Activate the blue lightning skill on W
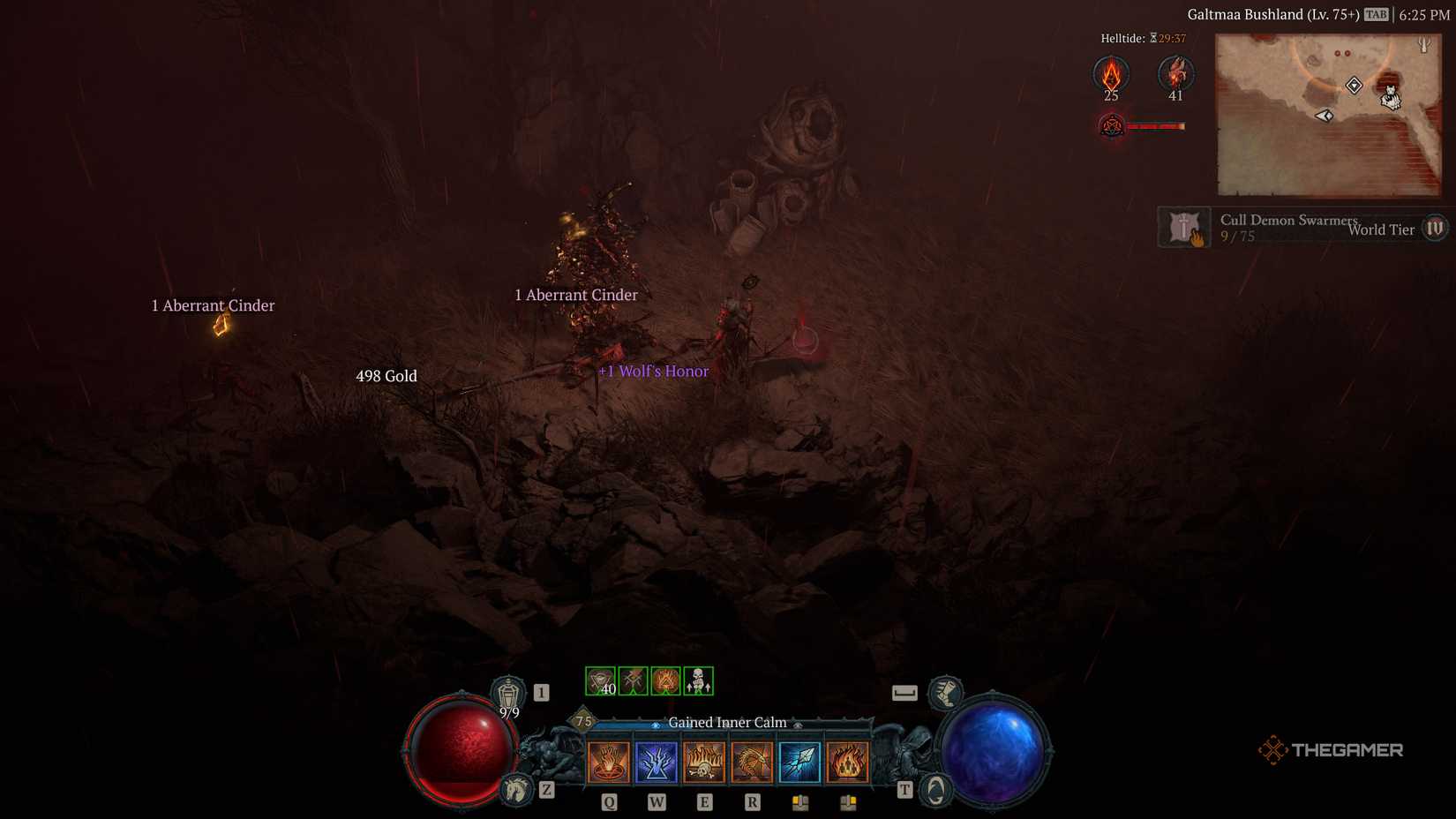This screenshot has width=1456, height=819. click(657, 761)
